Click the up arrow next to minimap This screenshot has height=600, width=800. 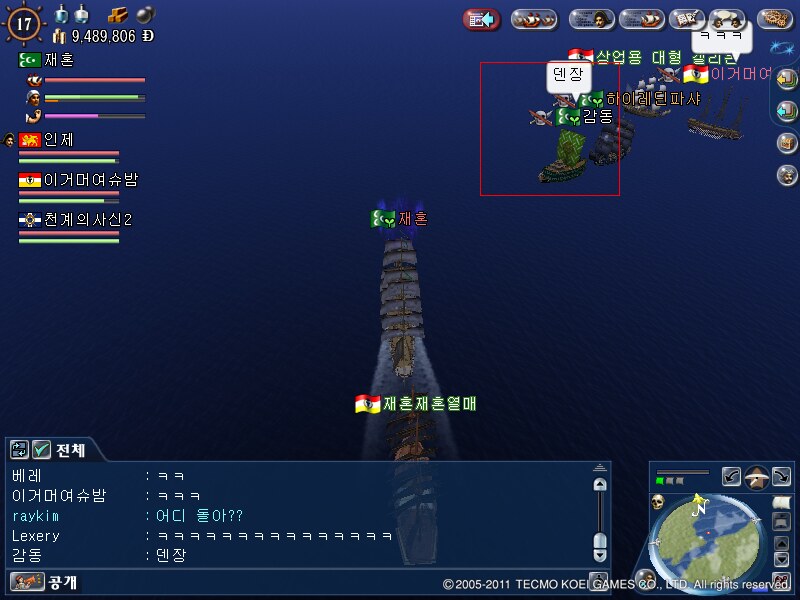point(782,543)
